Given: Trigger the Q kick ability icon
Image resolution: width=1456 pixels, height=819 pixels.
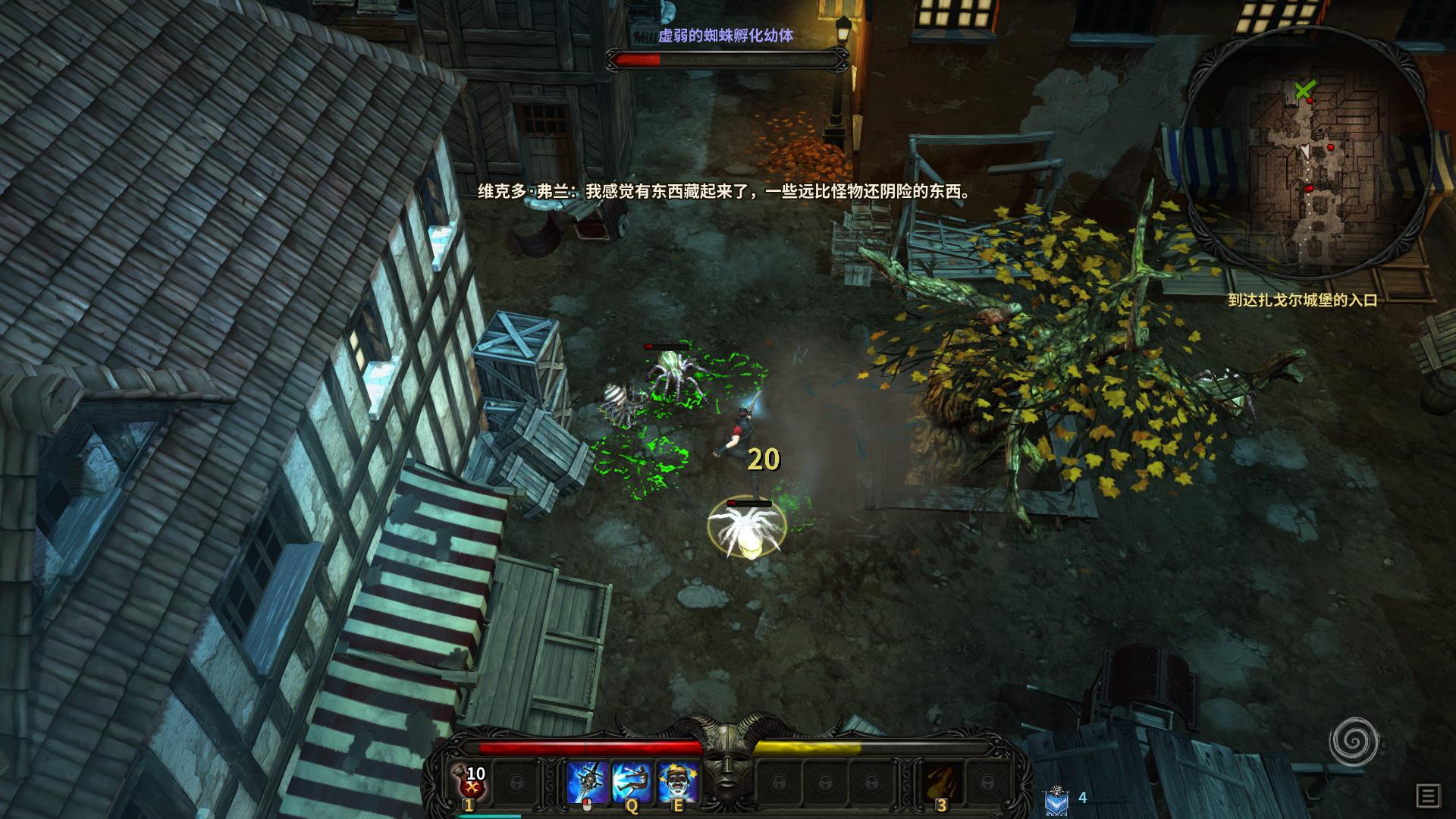Looking at the screenshot, I should 632,780.
